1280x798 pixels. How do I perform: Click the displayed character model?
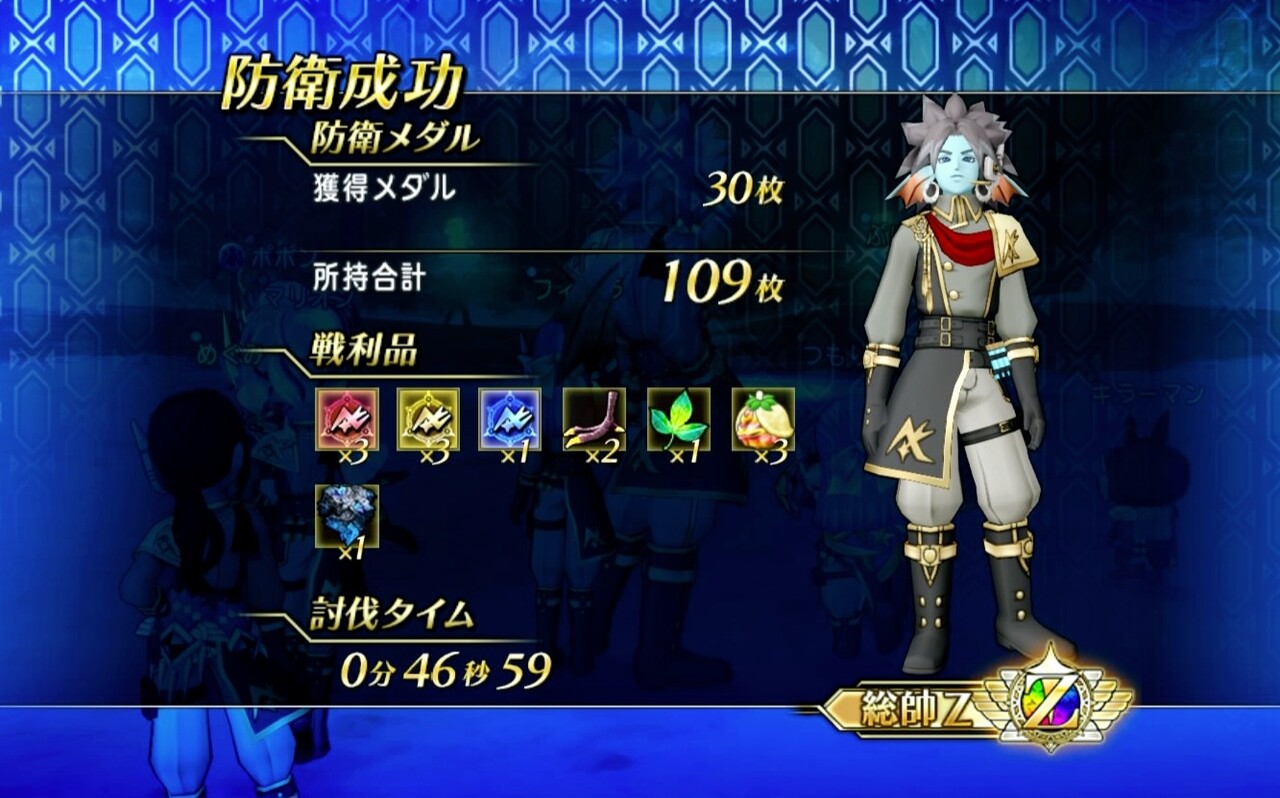pos(960,380)
